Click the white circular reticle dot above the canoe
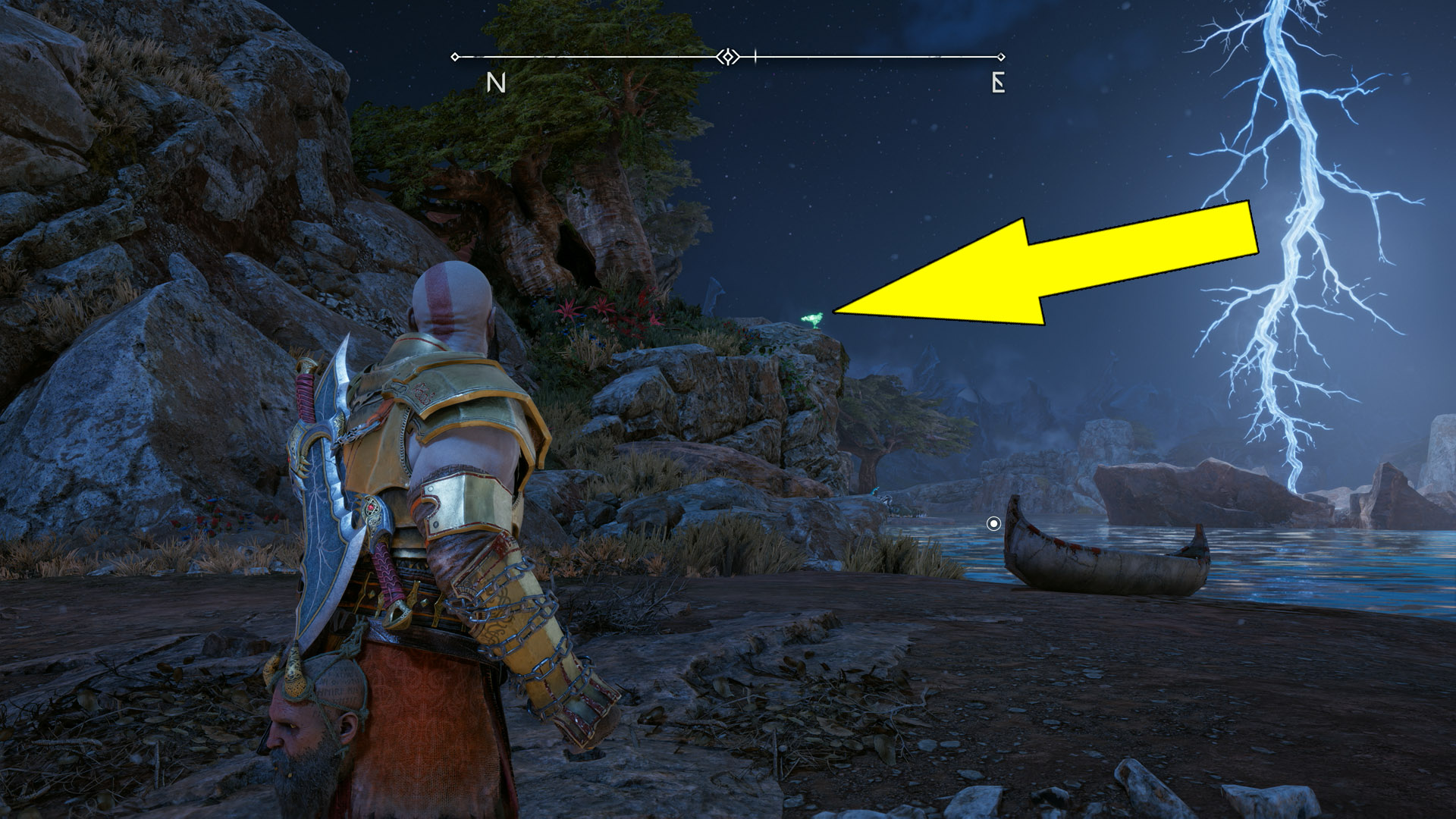Viewport: 1456px width, 819px height. click(x=995, y=523)
